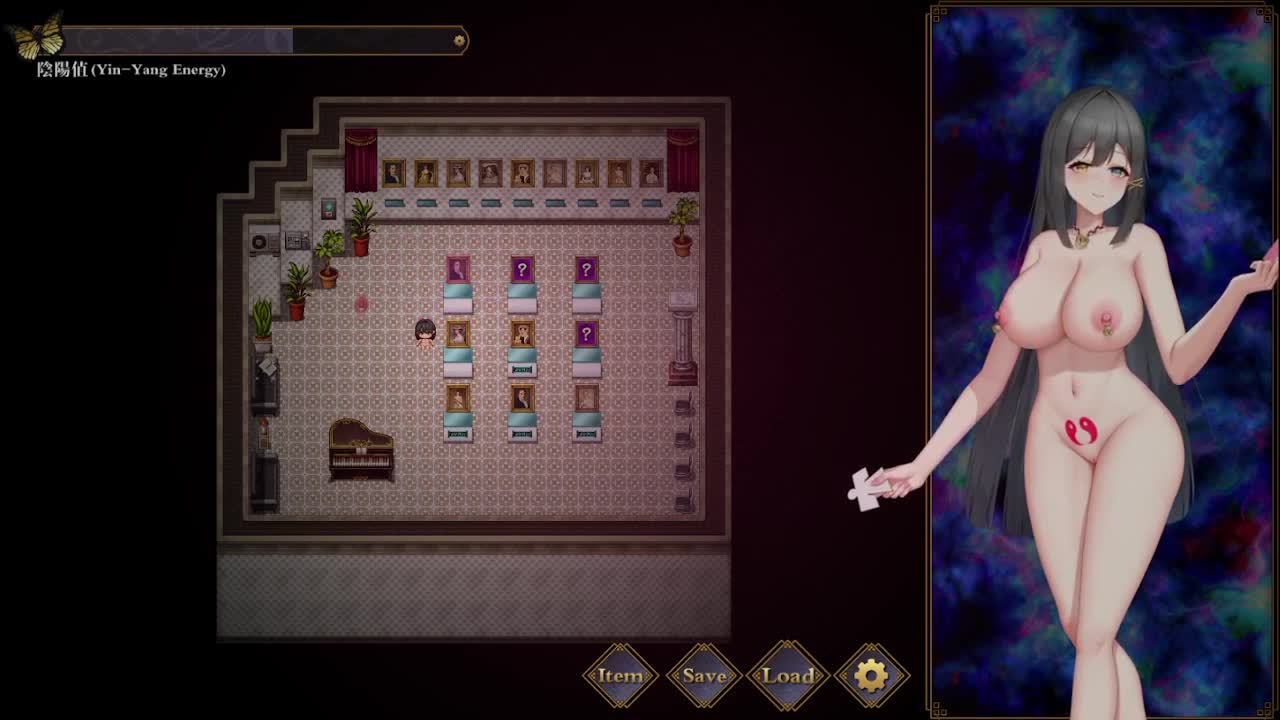The width and height of the screenshot is (1280, 720).
Task: Open the Item menu
Action: pos(620,676)
